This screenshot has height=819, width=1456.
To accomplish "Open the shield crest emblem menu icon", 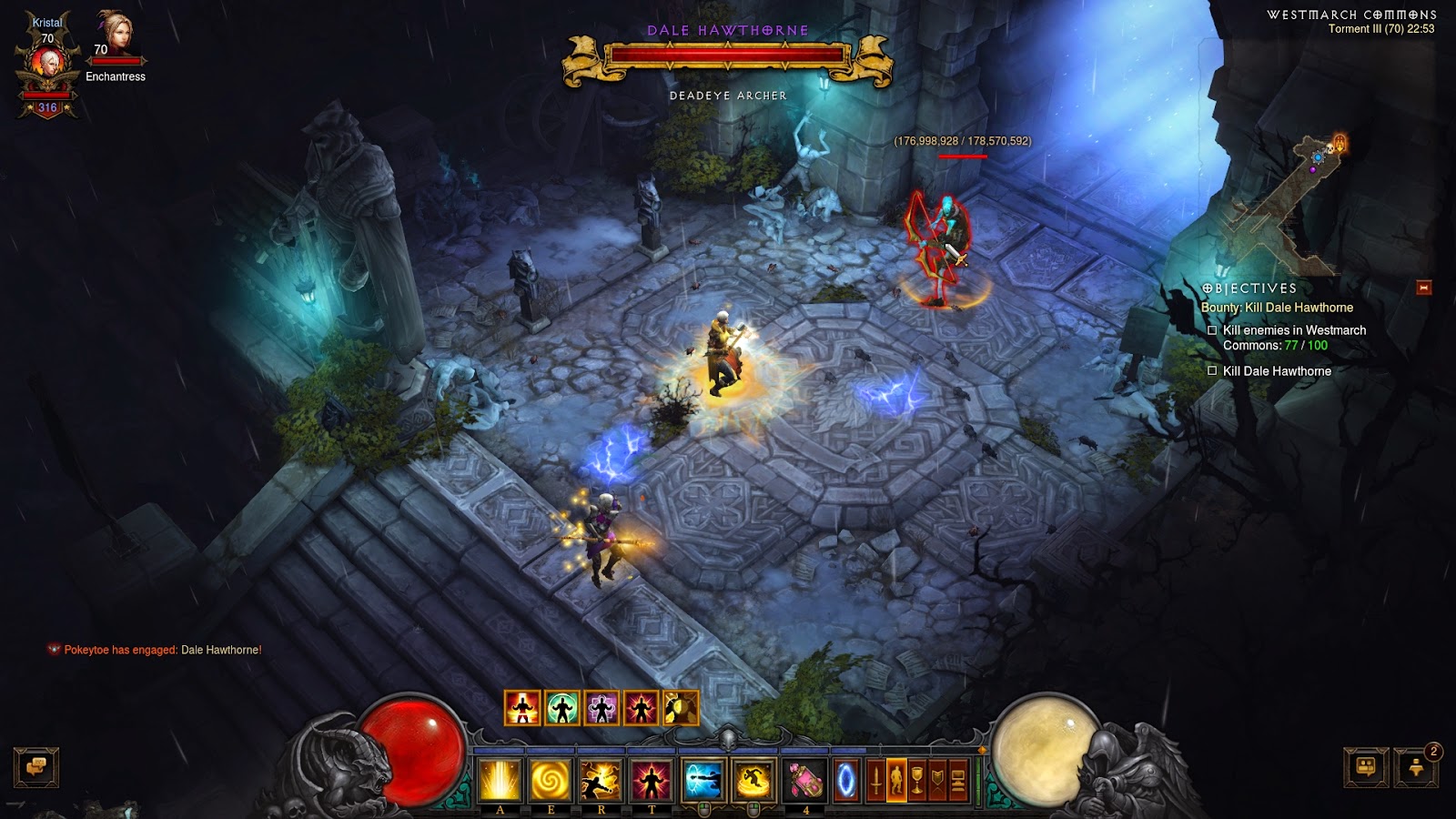I will (937, 780).
